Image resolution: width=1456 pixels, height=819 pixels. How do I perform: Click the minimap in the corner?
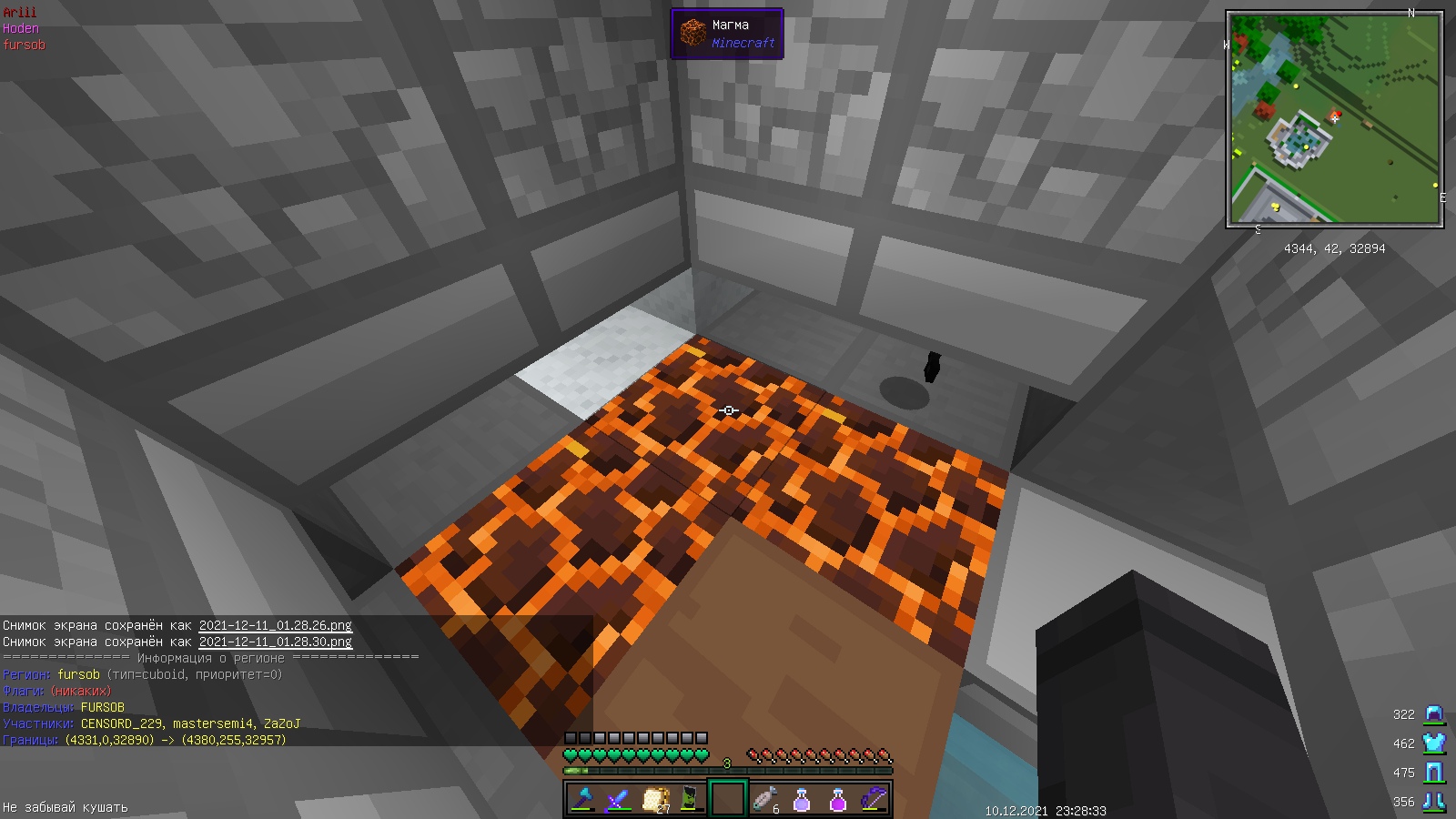(x=1334, y=118)
